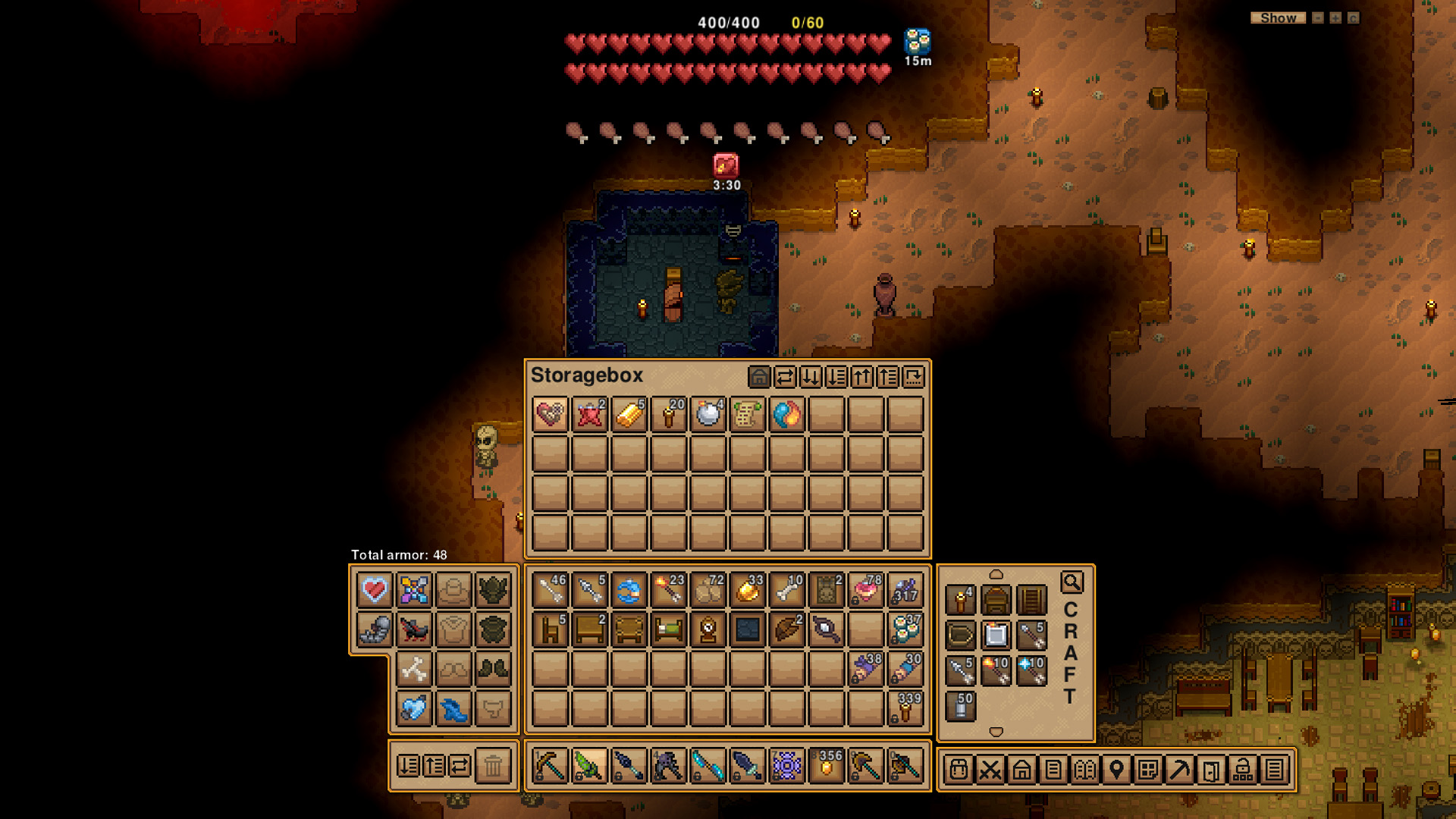Open the map pin toolbar button

pyautogui.click(x=1116, y=770)
